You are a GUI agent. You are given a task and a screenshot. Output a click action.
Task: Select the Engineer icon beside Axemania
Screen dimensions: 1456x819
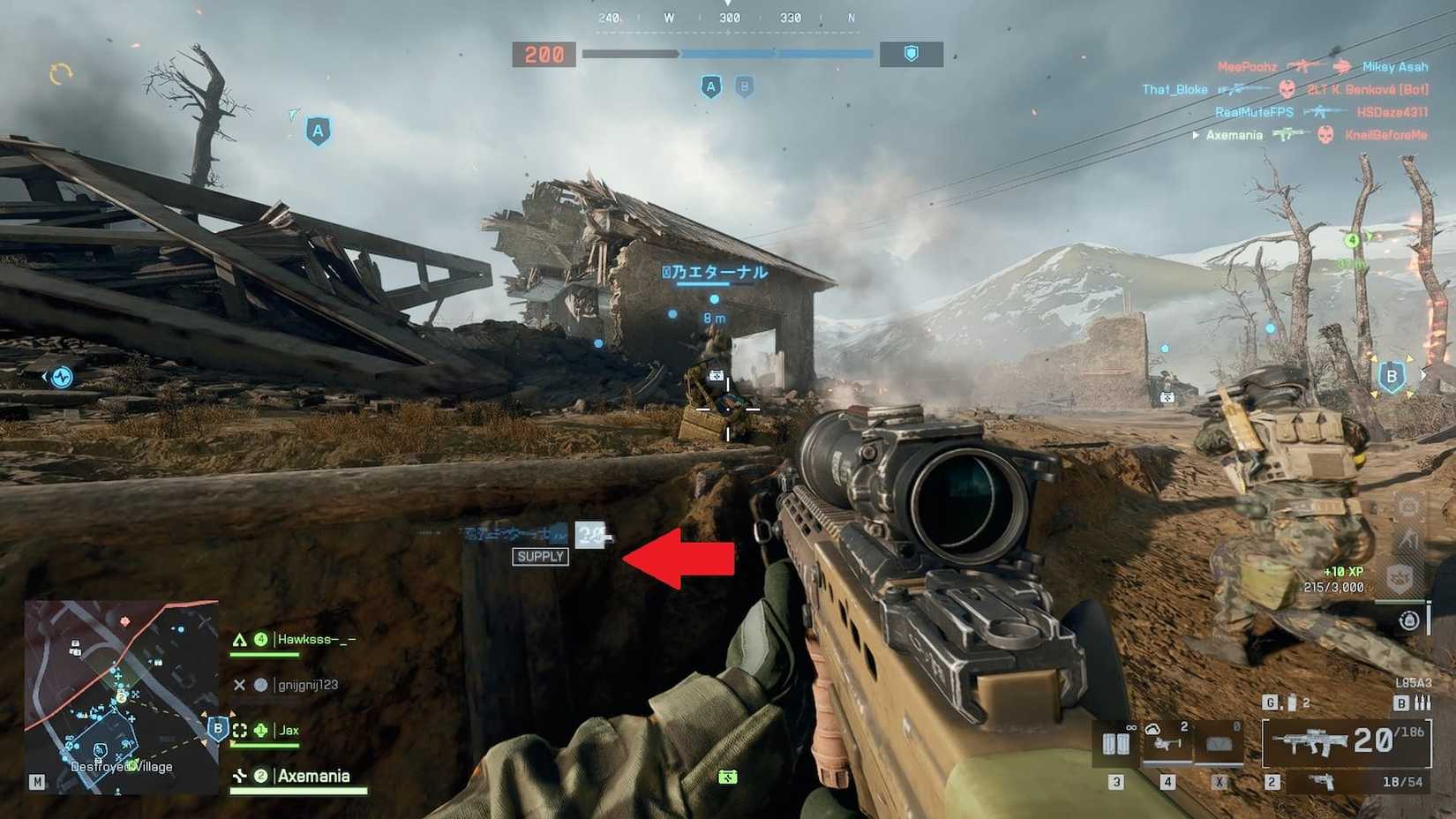241,776
